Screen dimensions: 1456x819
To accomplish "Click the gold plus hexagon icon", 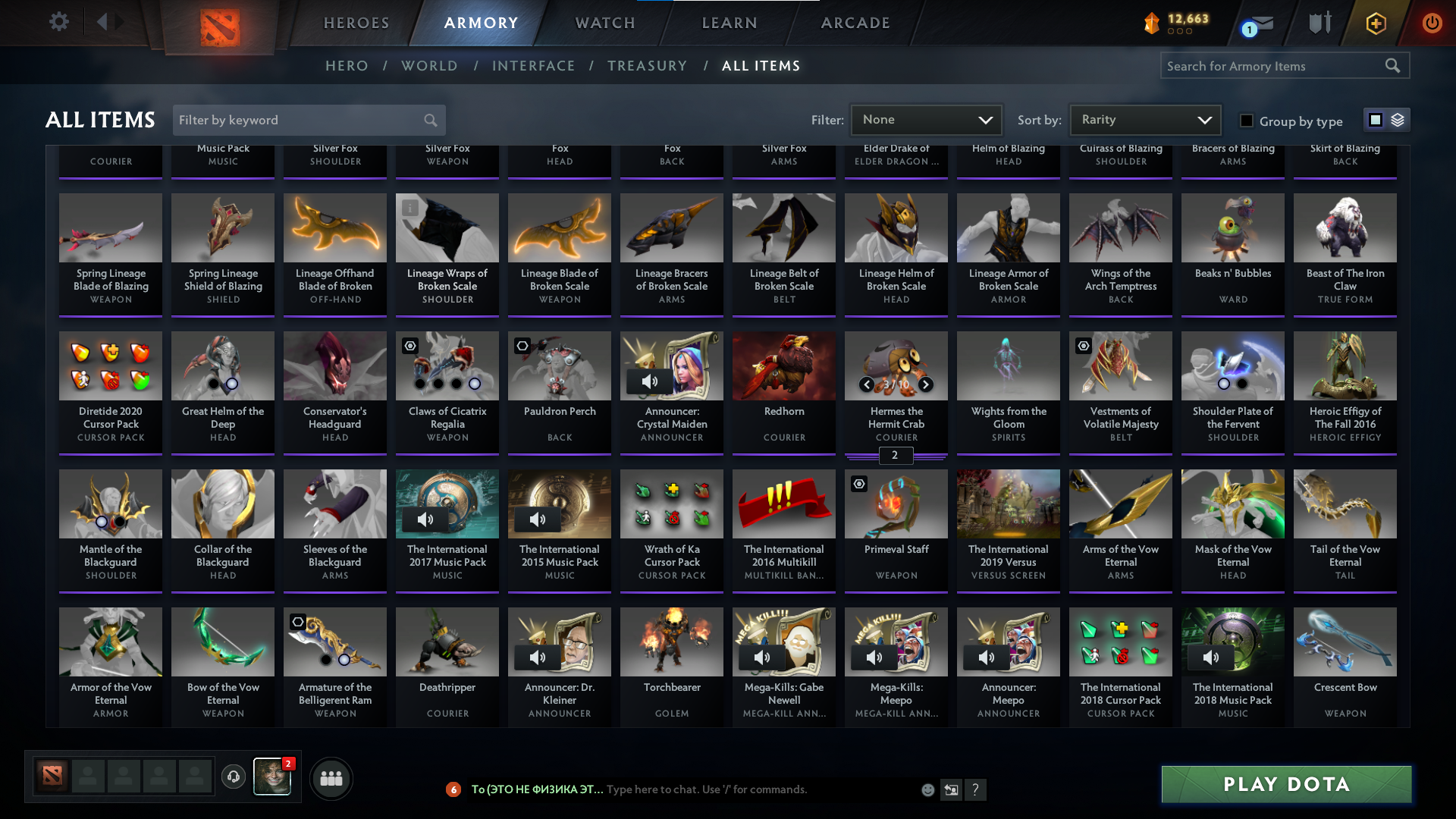I will click(x=1375, y=23).
